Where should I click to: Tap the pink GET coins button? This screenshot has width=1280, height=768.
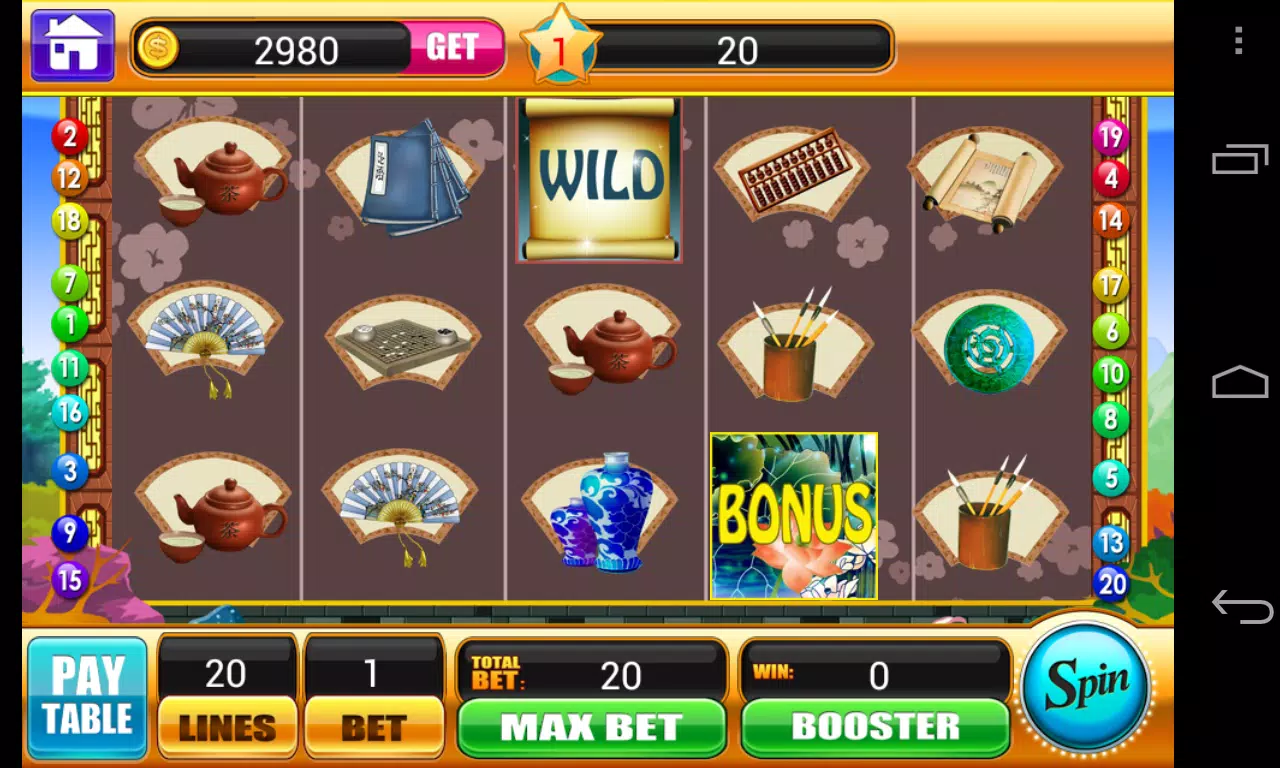[452, 48]
